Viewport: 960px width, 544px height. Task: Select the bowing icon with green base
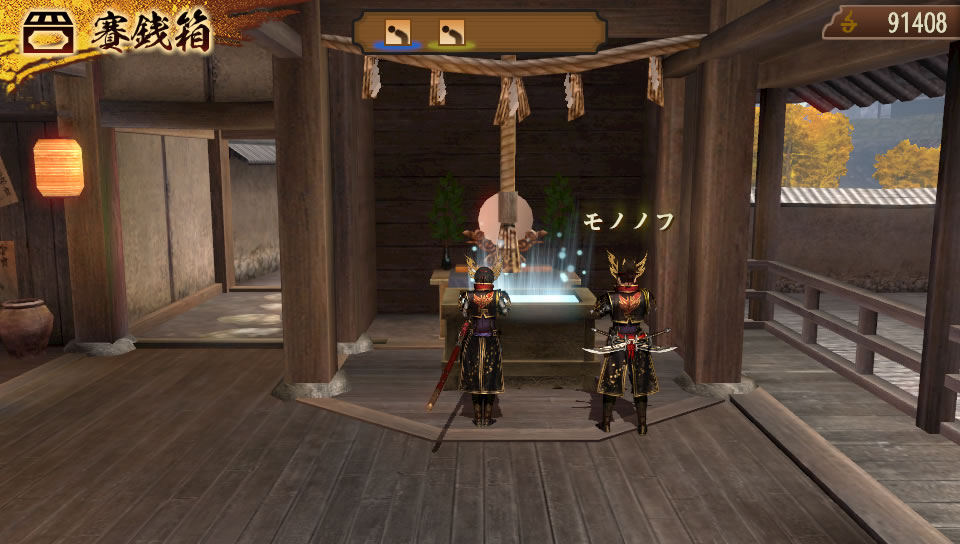point(451,33)
